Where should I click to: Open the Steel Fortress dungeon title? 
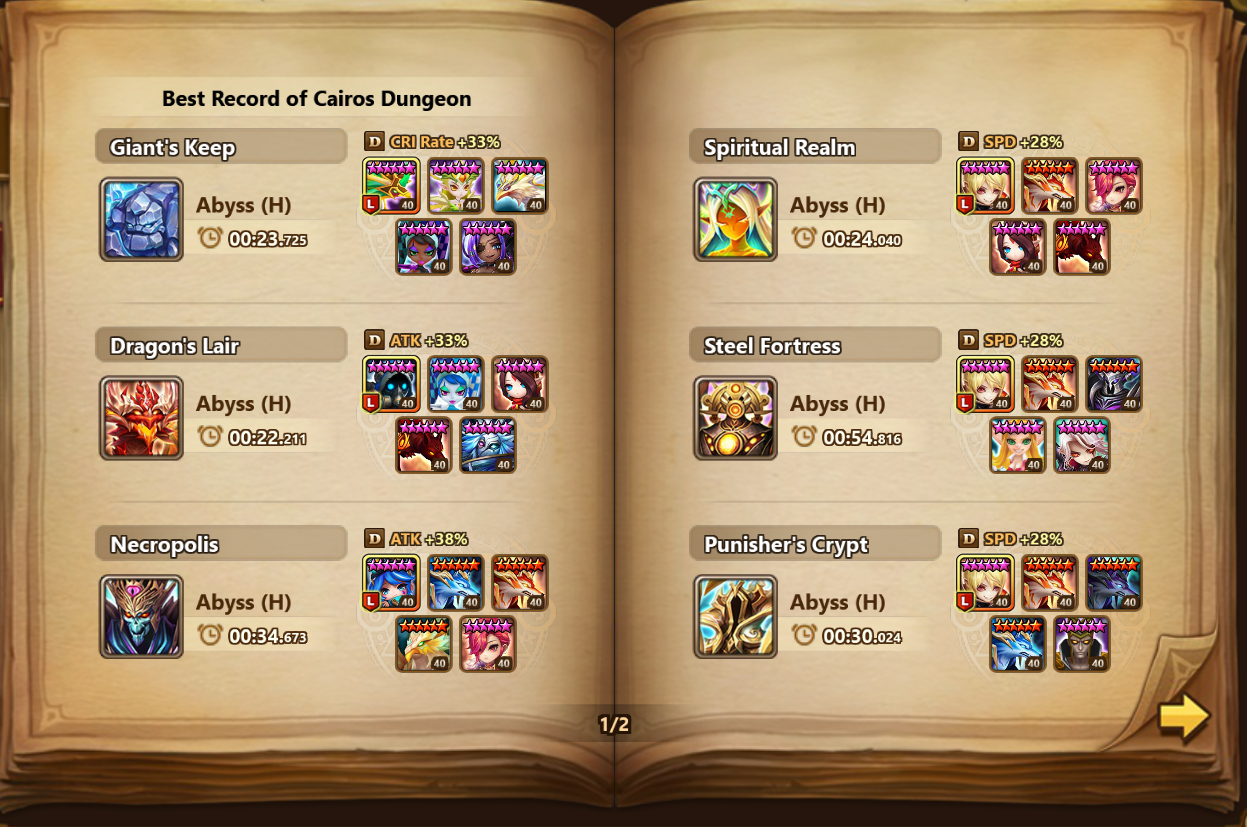click(x=772, y=346)
